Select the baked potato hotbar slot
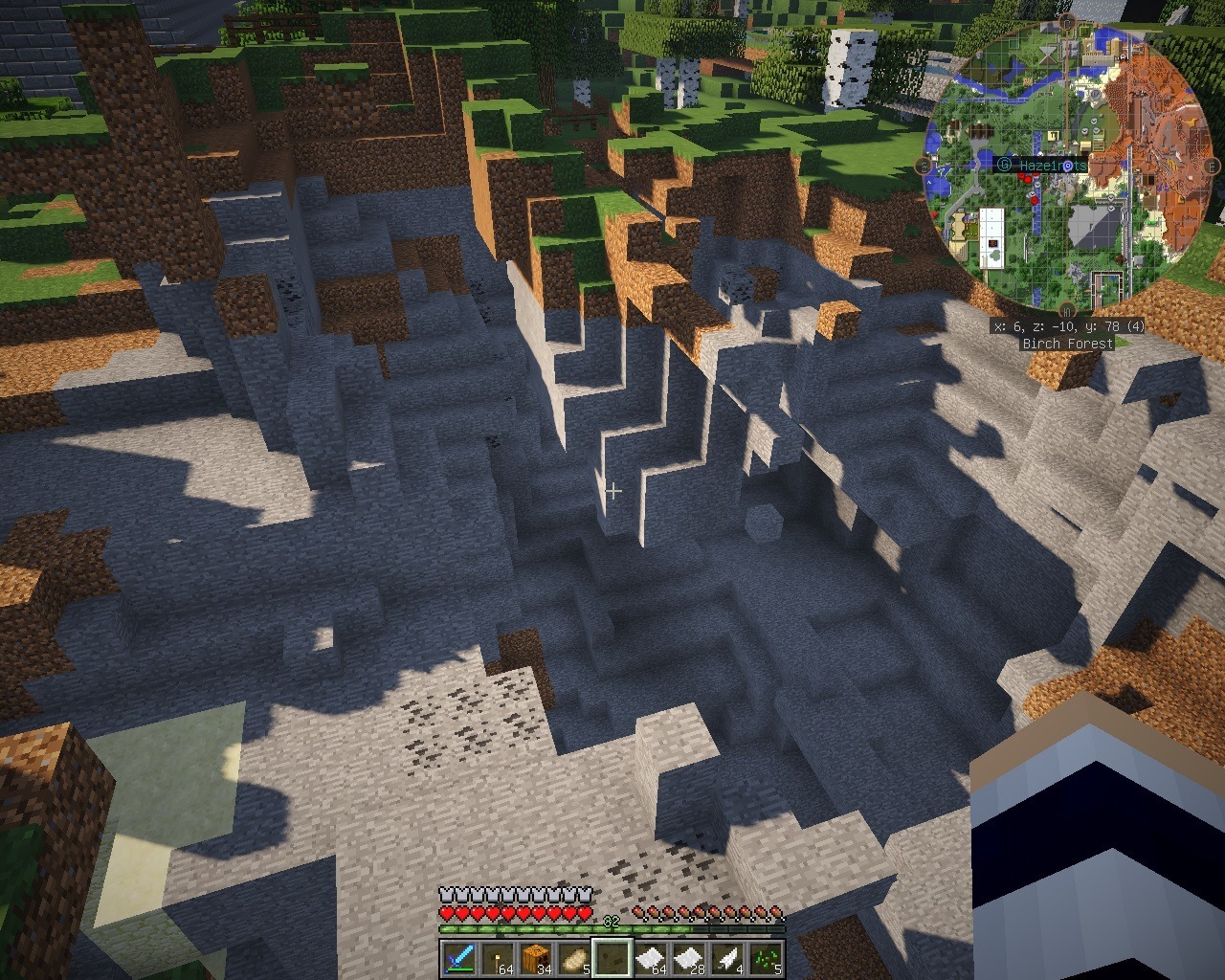 (573, 956)
